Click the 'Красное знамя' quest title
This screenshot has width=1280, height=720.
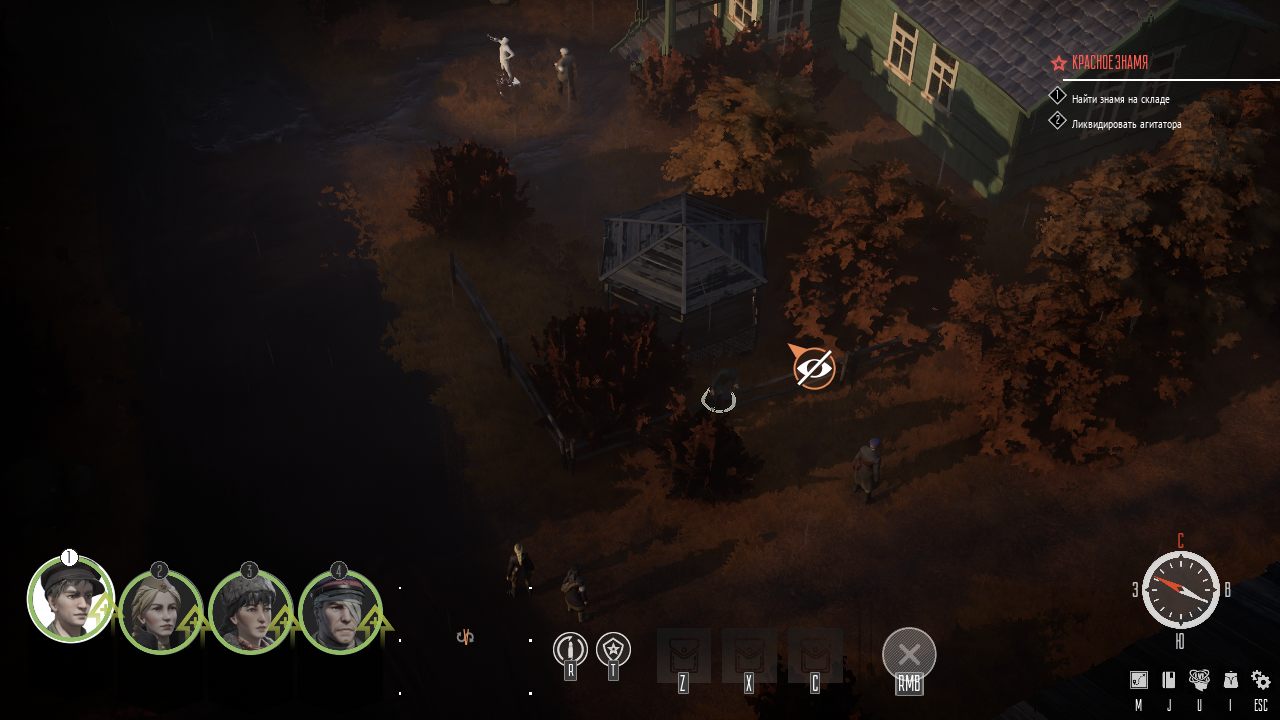(x=1110, y=62)
